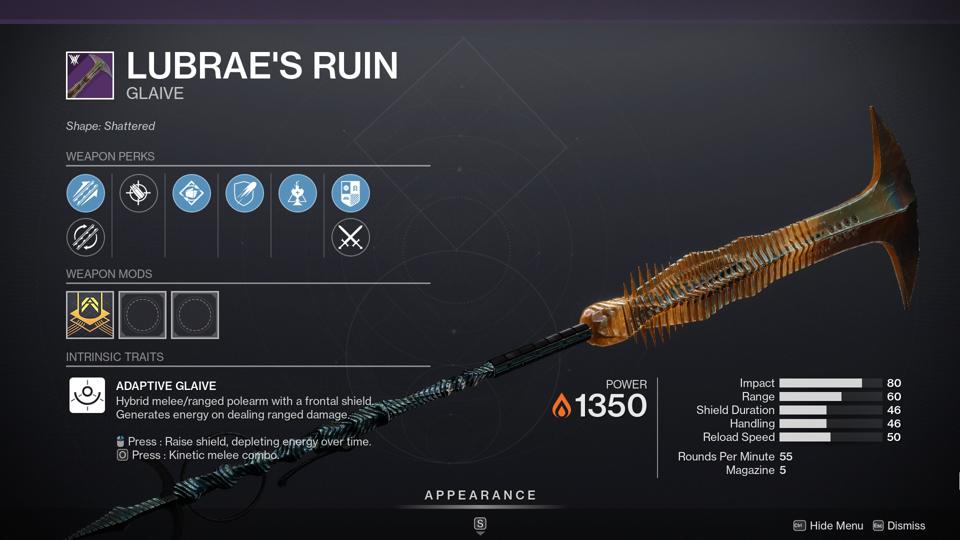Open the golden masterwork mod slot
Viewport: 960px width, 540px height.
[x=90, y=315]
